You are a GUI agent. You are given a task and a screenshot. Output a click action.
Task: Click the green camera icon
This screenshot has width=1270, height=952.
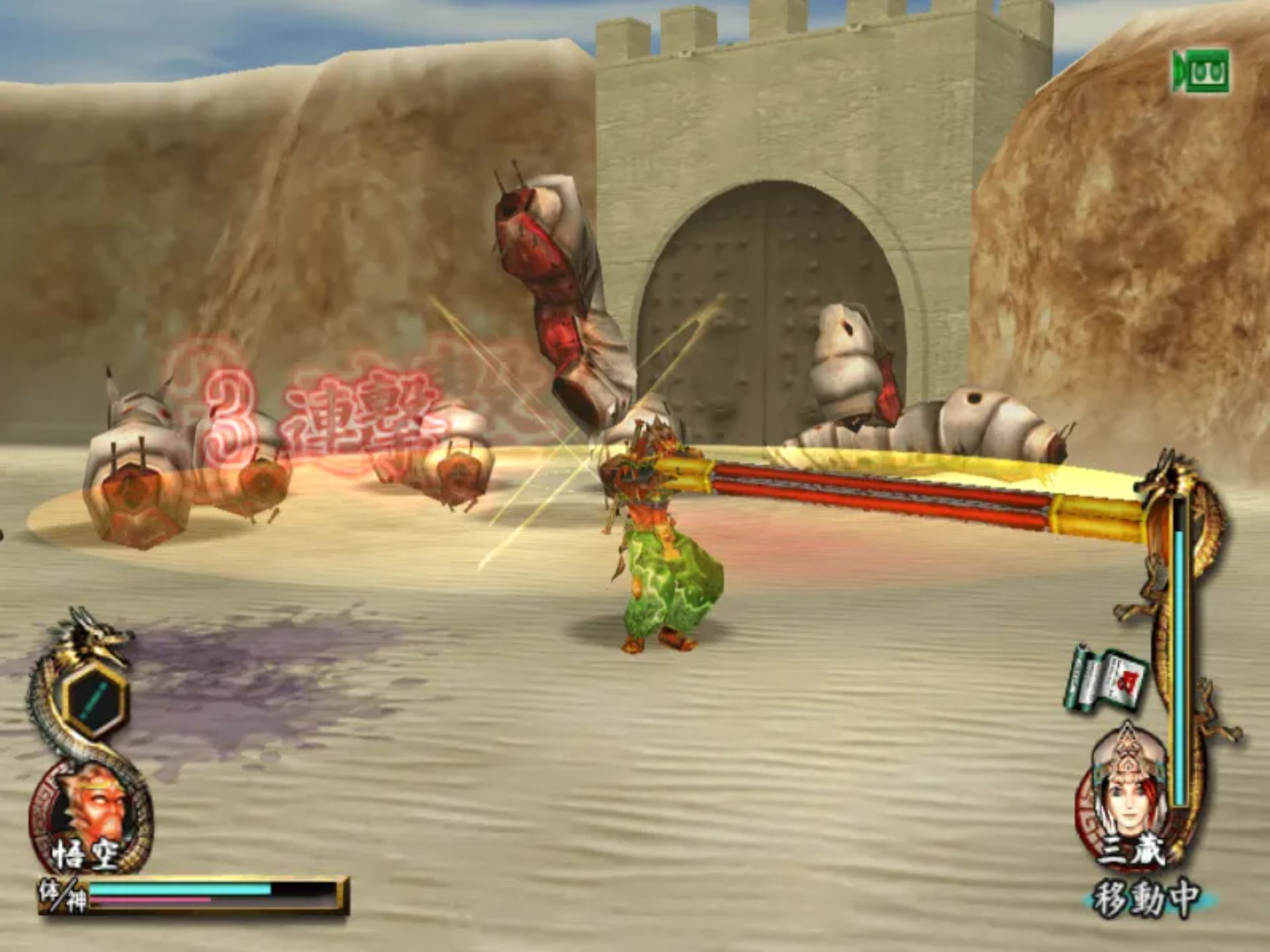(x=1201, y=71)
